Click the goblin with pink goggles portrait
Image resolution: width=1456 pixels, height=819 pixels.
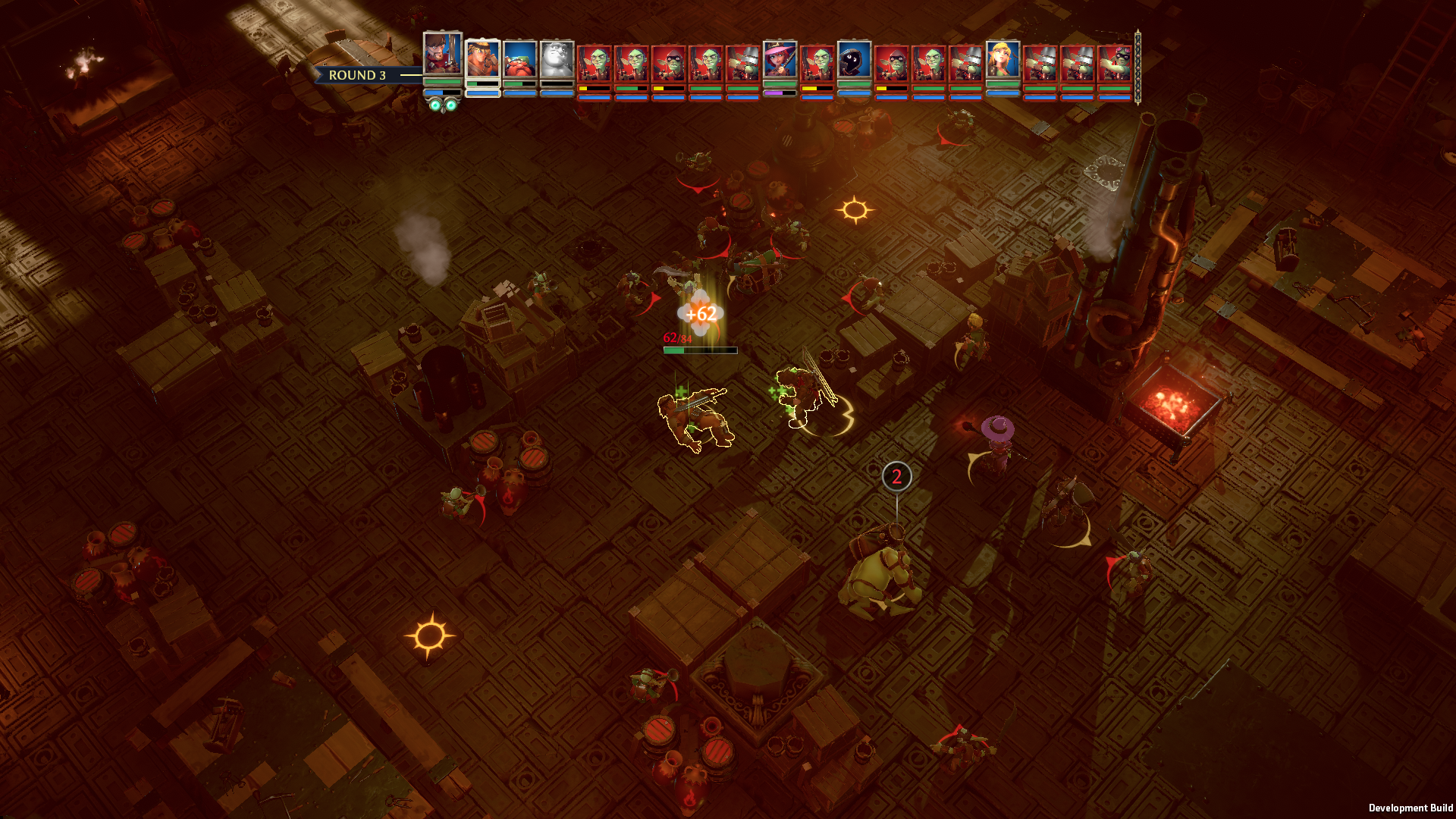[1115, 62]
